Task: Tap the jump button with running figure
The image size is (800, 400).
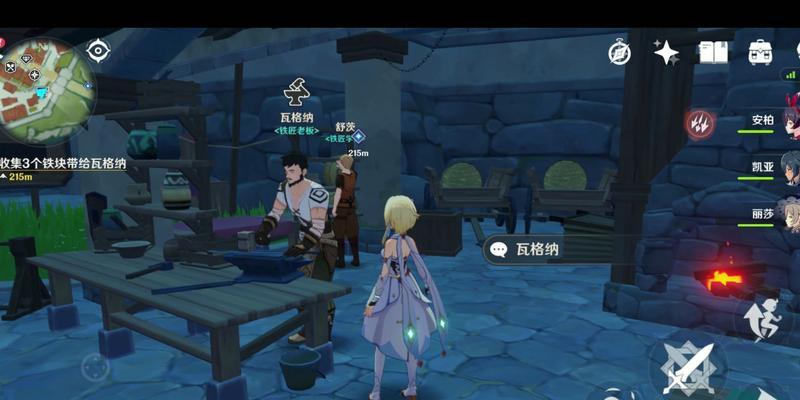Action: [763, 316]
